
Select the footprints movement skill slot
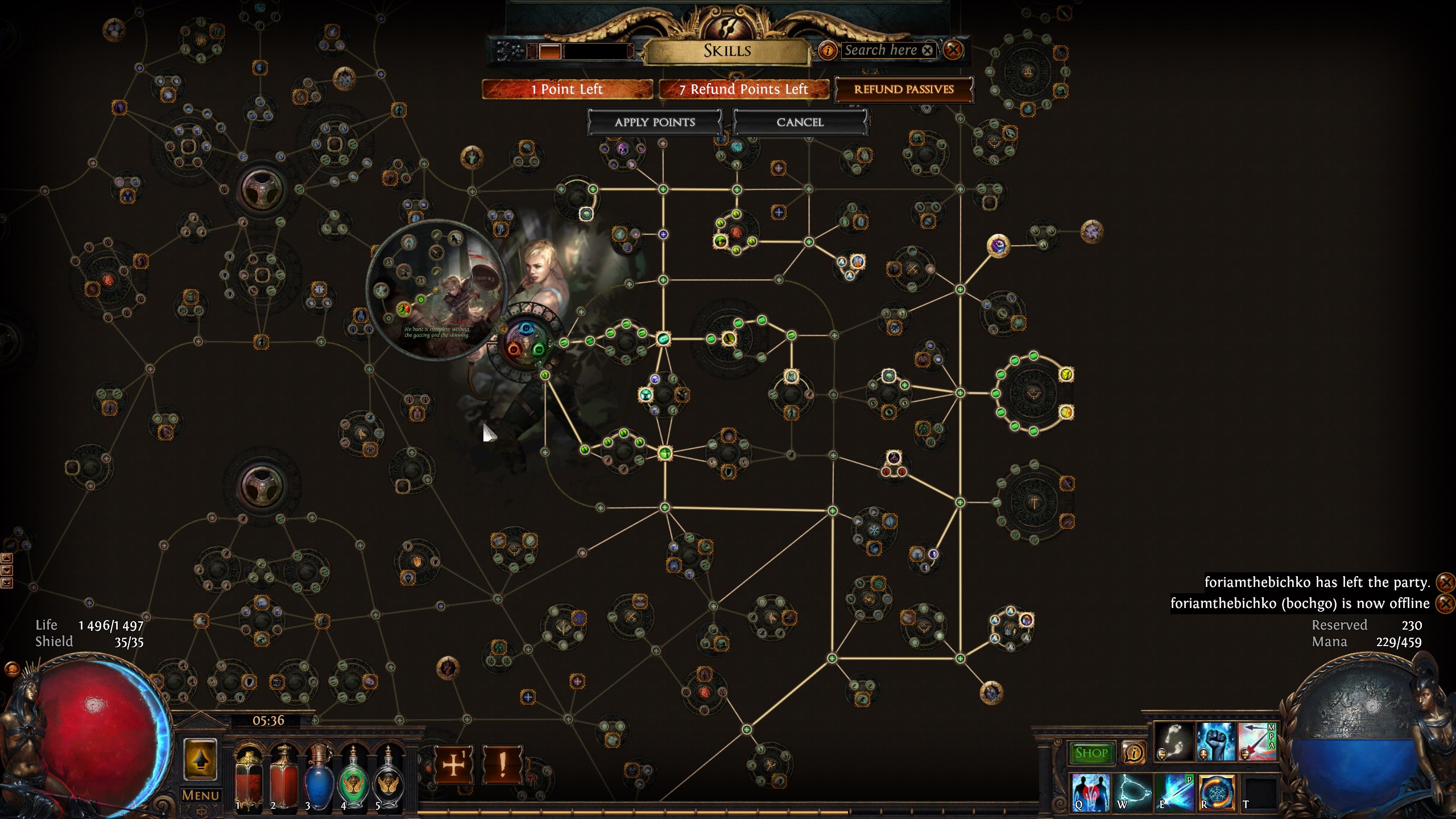click(x=1174, y=742)
